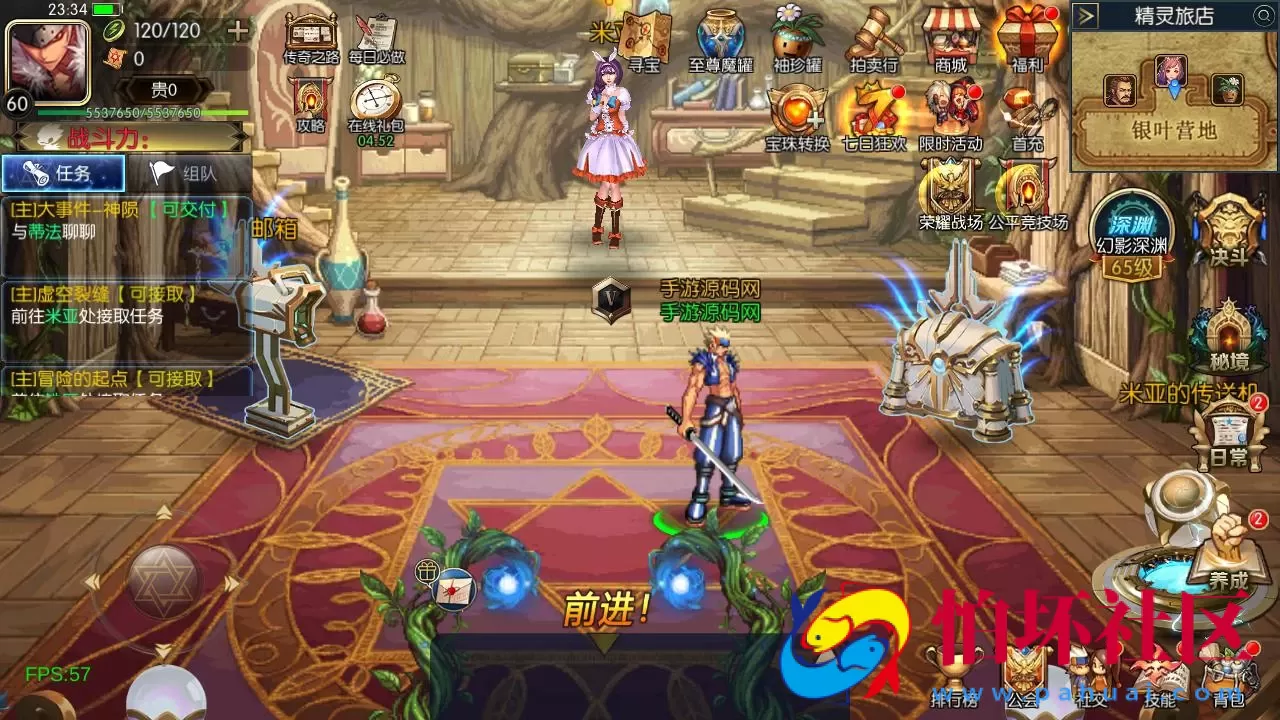Switch to the 任务 quest tab
This screenshot has width=1280, height=720.
pos(62,174)
